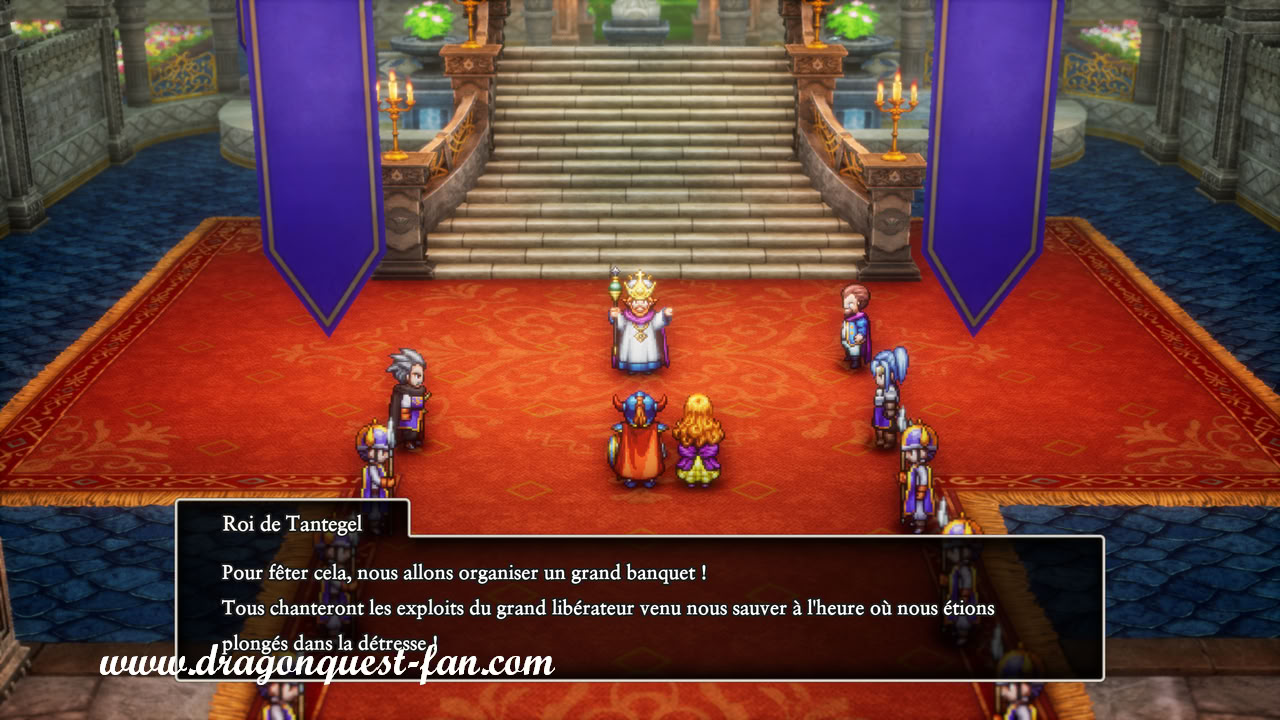The image size is (1280, 720).
Task: Advance the Roi de Tantegel dialogue box
Action: 640,607
